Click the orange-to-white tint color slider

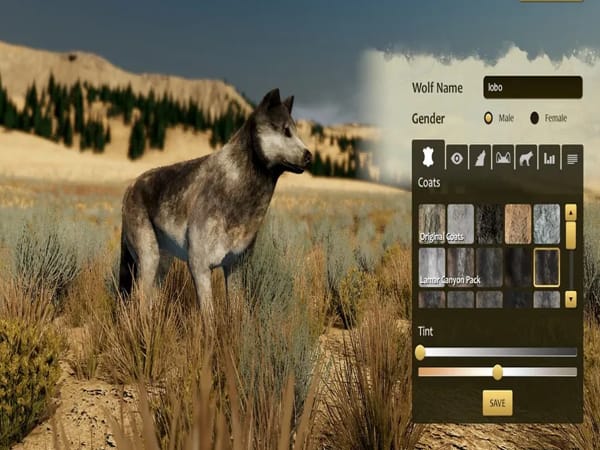click(497, 372)
